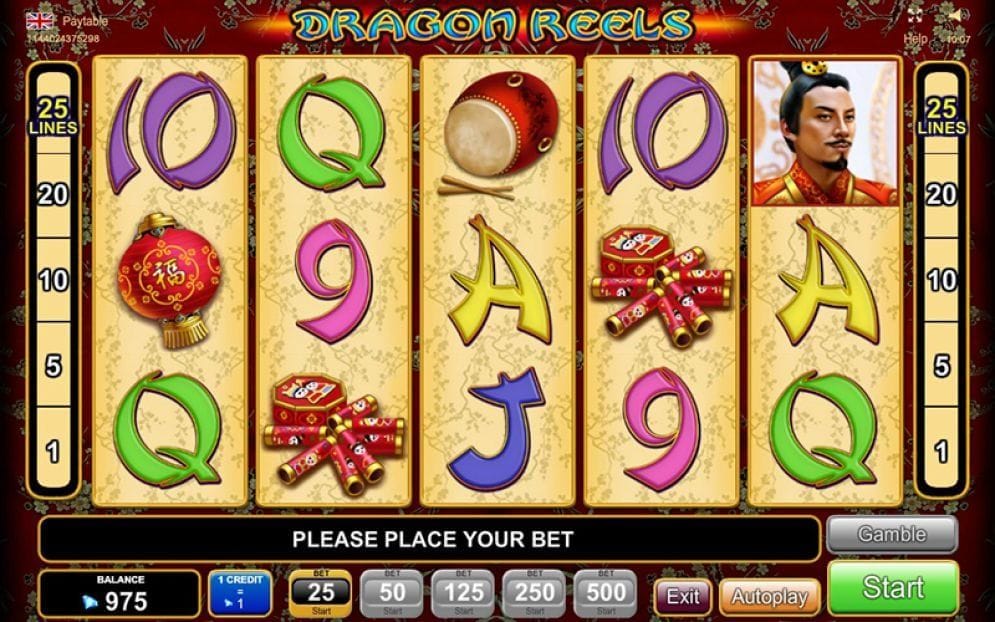Set 1 line on the right selector

[941, 452]
